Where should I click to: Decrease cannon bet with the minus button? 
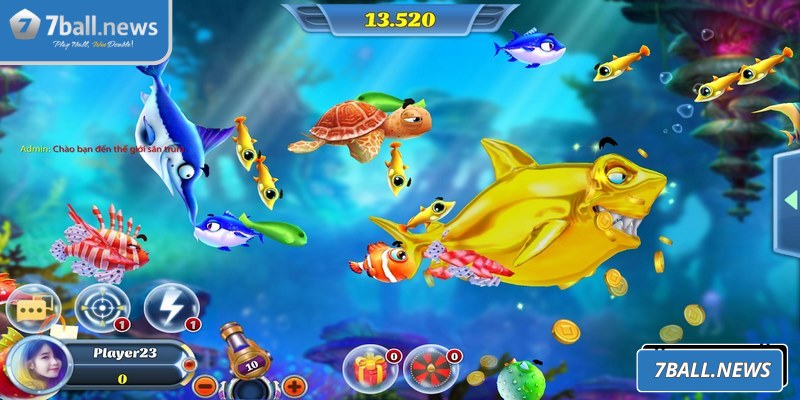pos(204,385)
